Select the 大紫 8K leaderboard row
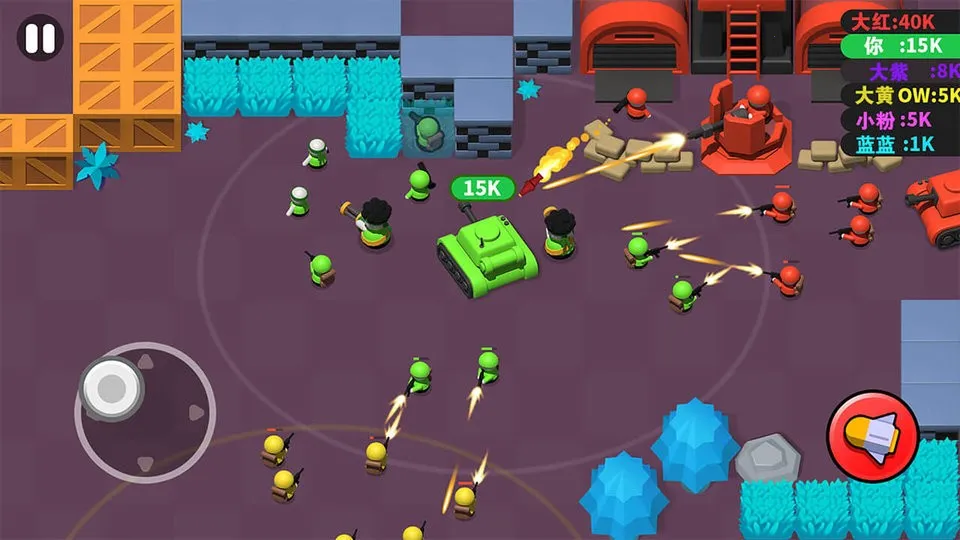Viewport: 960px width, 540px height. tap(900, 71)
